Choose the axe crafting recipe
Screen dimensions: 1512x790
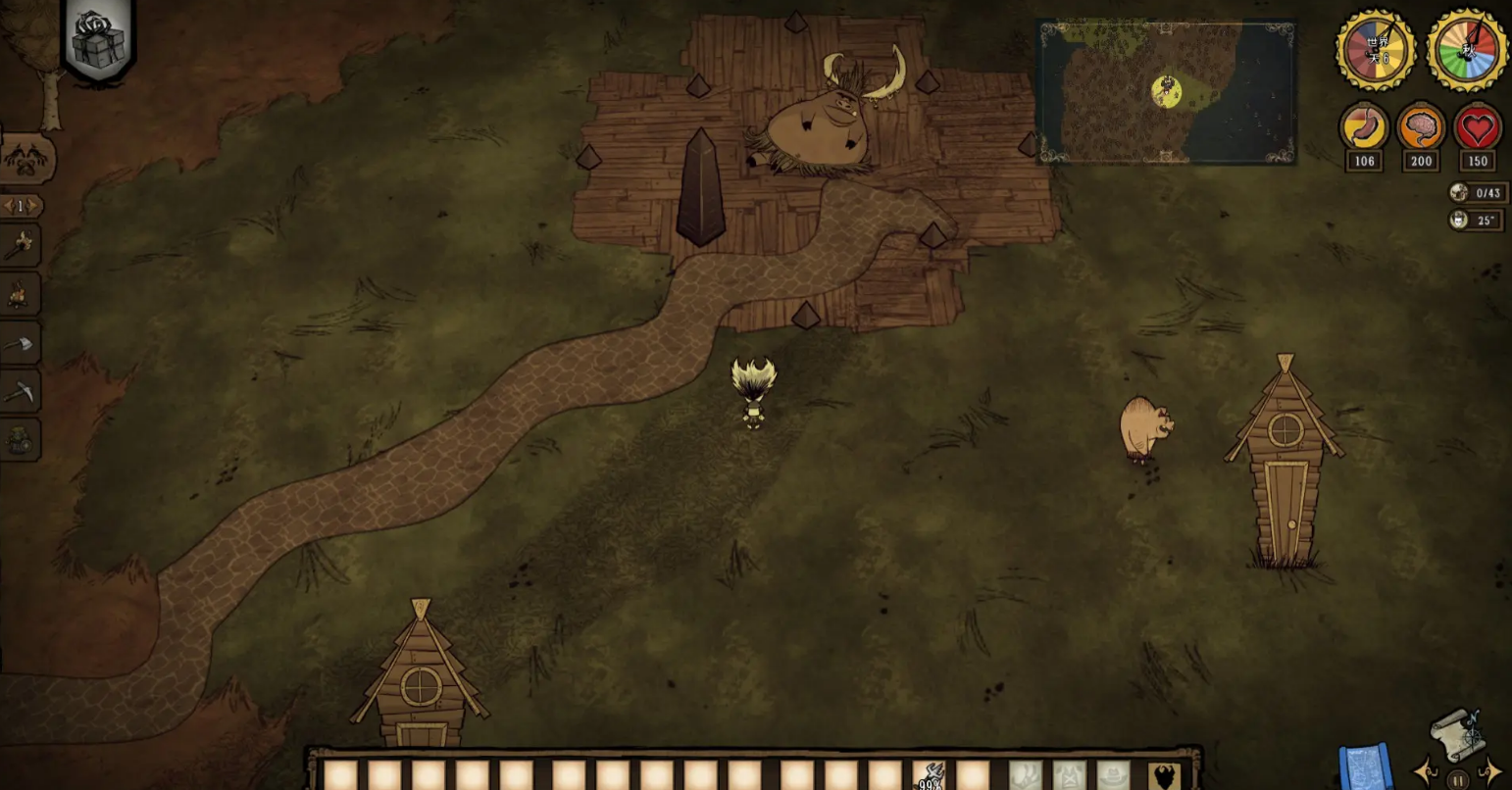pyautogui.click(x=20, y=344)
